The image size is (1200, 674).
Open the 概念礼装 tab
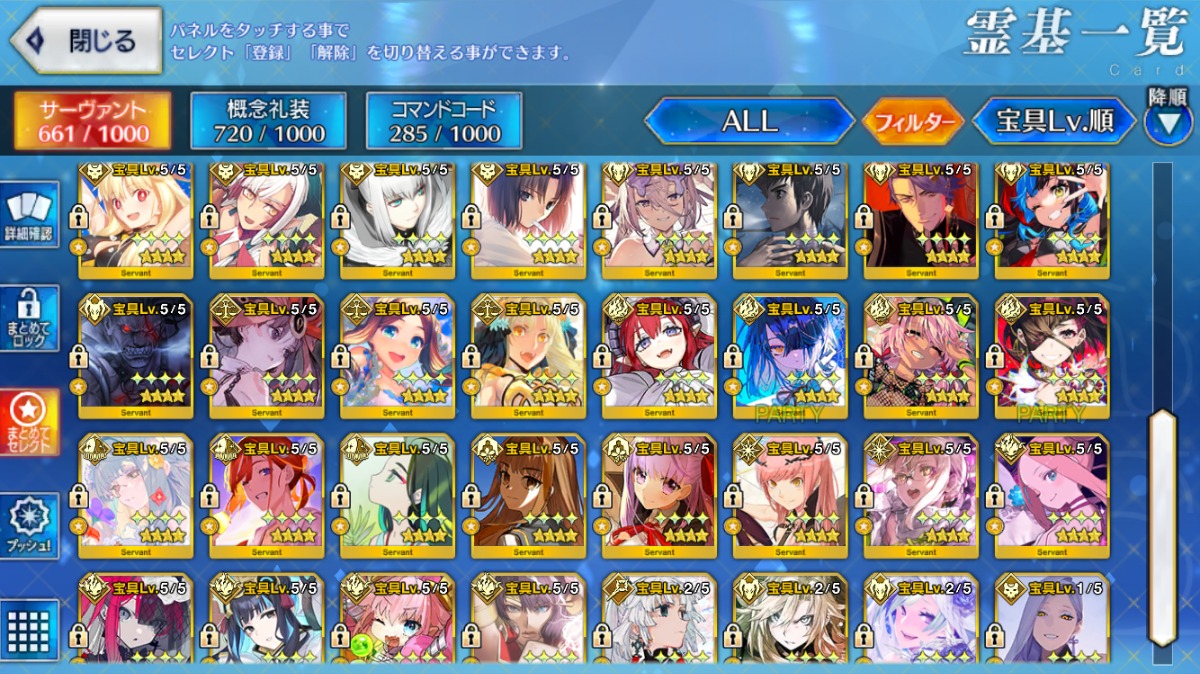click(269, 121)
